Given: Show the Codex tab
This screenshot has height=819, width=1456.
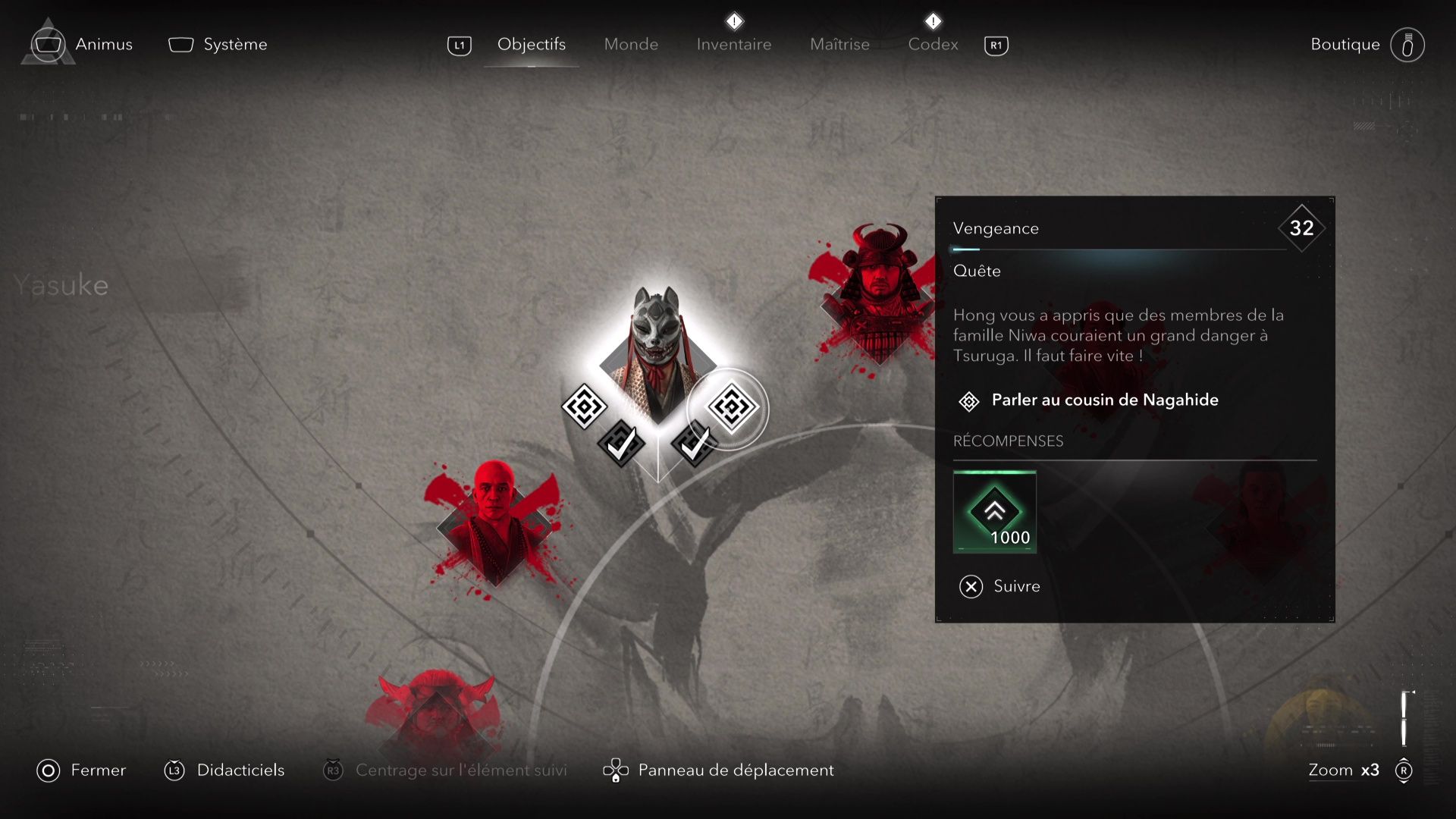Looking at the screenshot, I should click(x=933, y=45).
